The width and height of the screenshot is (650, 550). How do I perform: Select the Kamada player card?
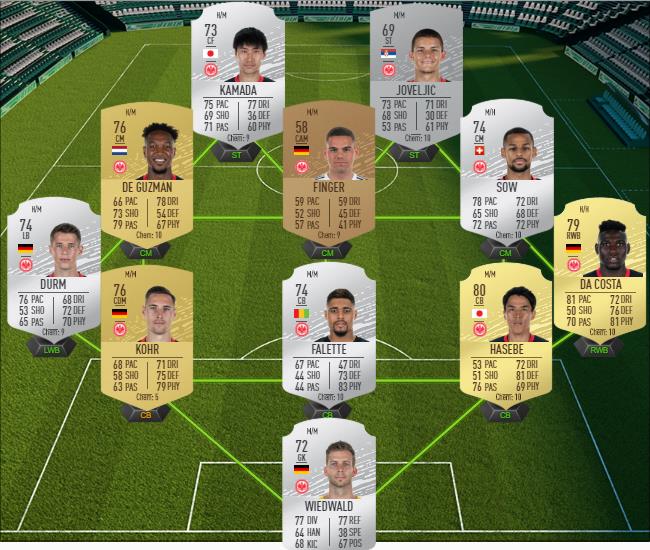[236, 70]
